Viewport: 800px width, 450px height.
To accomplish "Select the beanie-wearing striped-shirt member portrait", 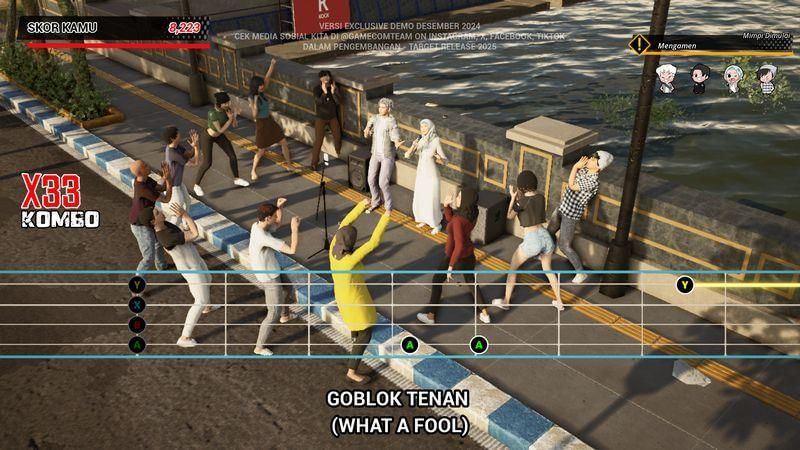I will point(767,78).
